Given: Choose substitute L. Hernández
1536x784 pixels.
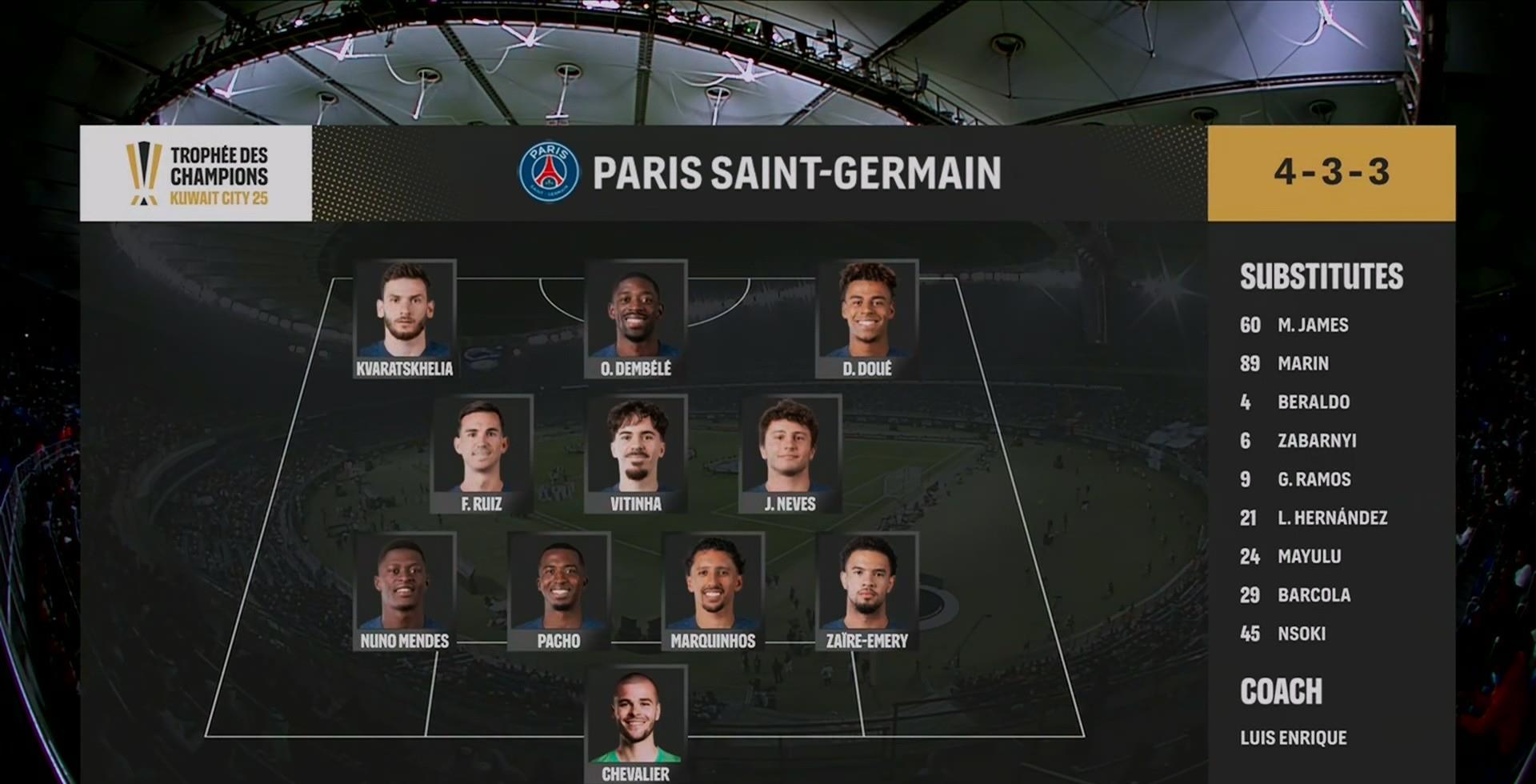Looking at the screenshot, I should coord(1332,518).
